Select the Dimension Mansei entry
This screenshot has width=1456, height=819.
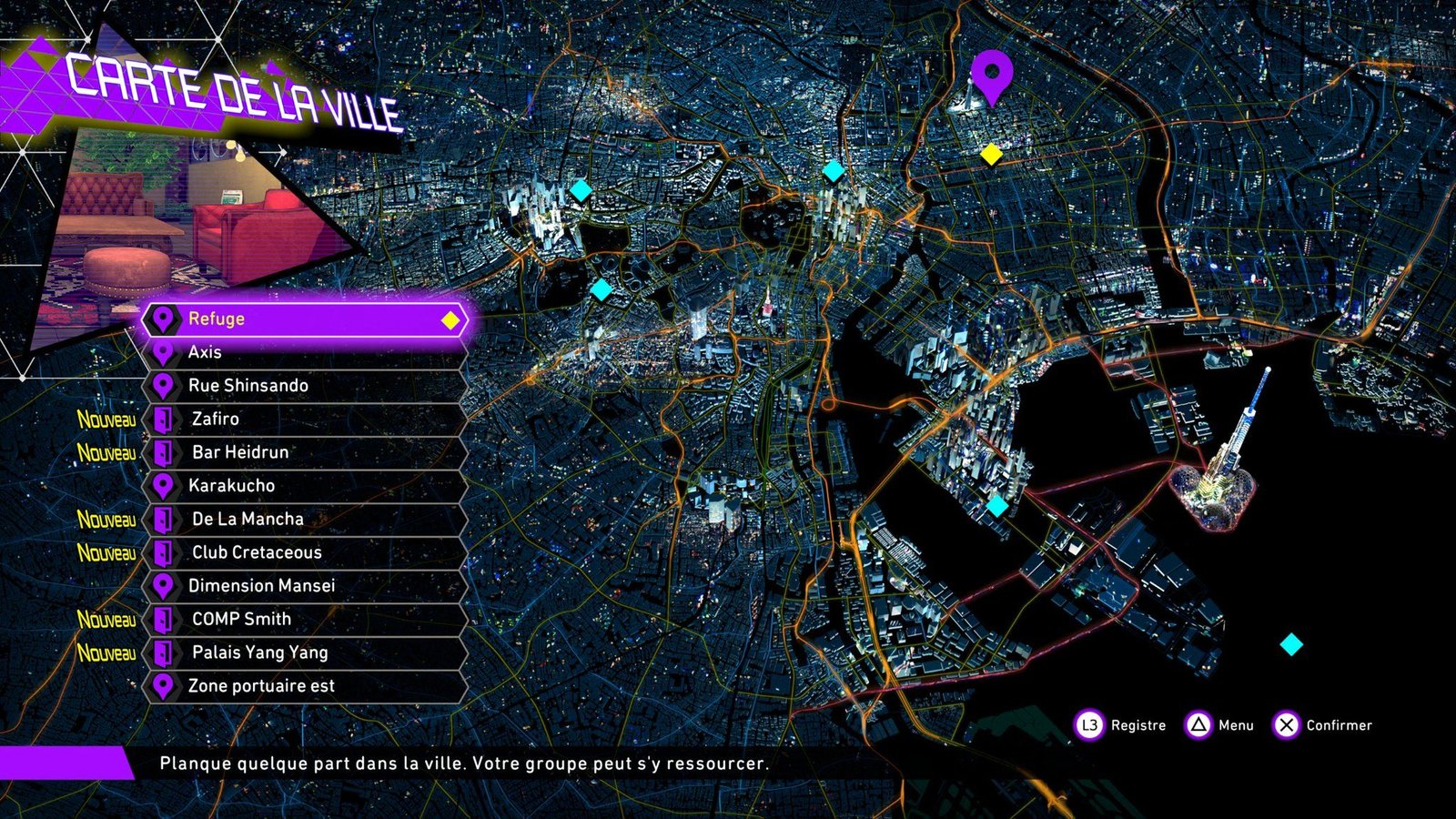(262, 585)
